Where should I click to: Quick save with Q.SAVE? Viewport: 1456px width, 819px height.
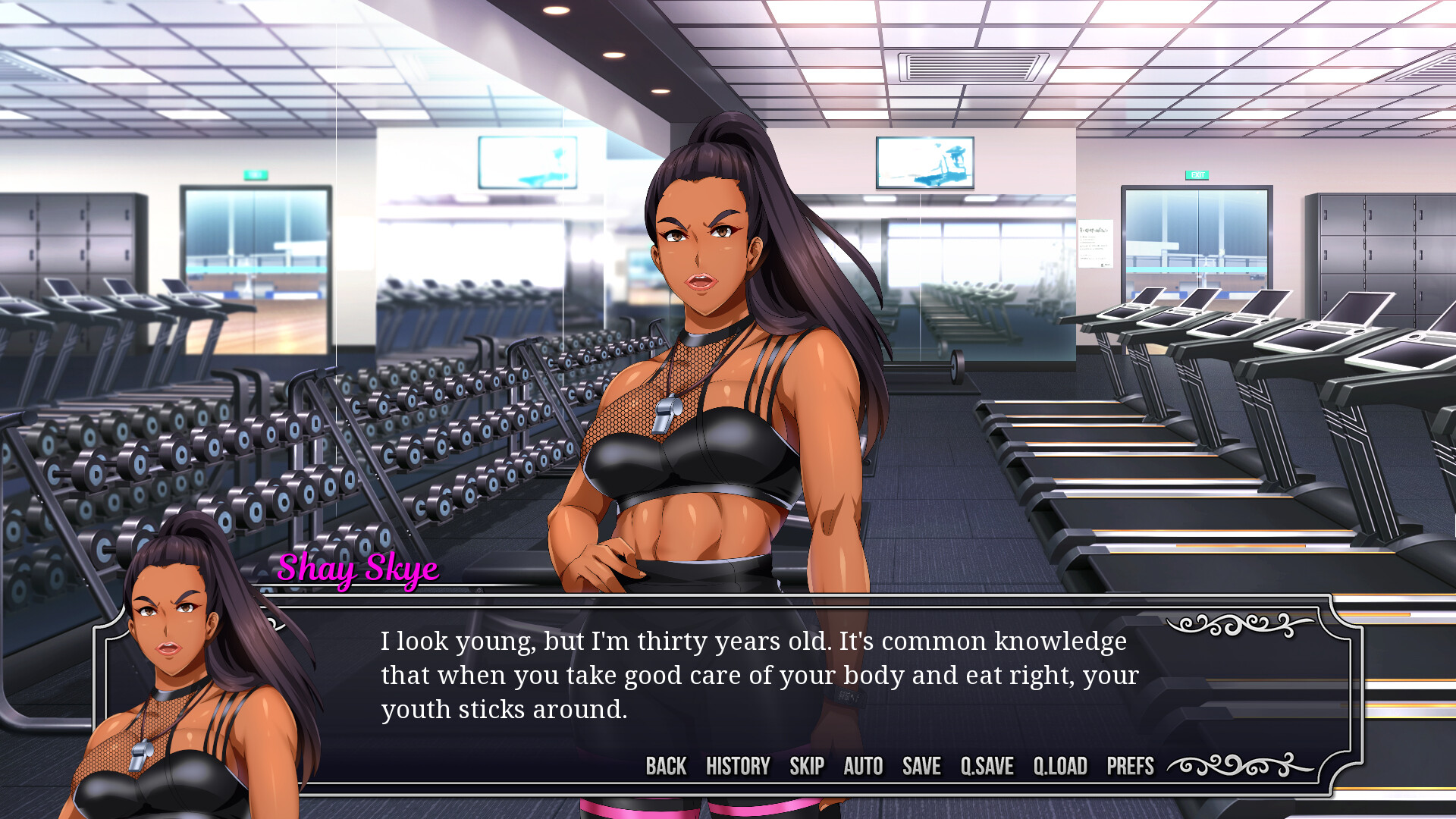tap(987, 766)
